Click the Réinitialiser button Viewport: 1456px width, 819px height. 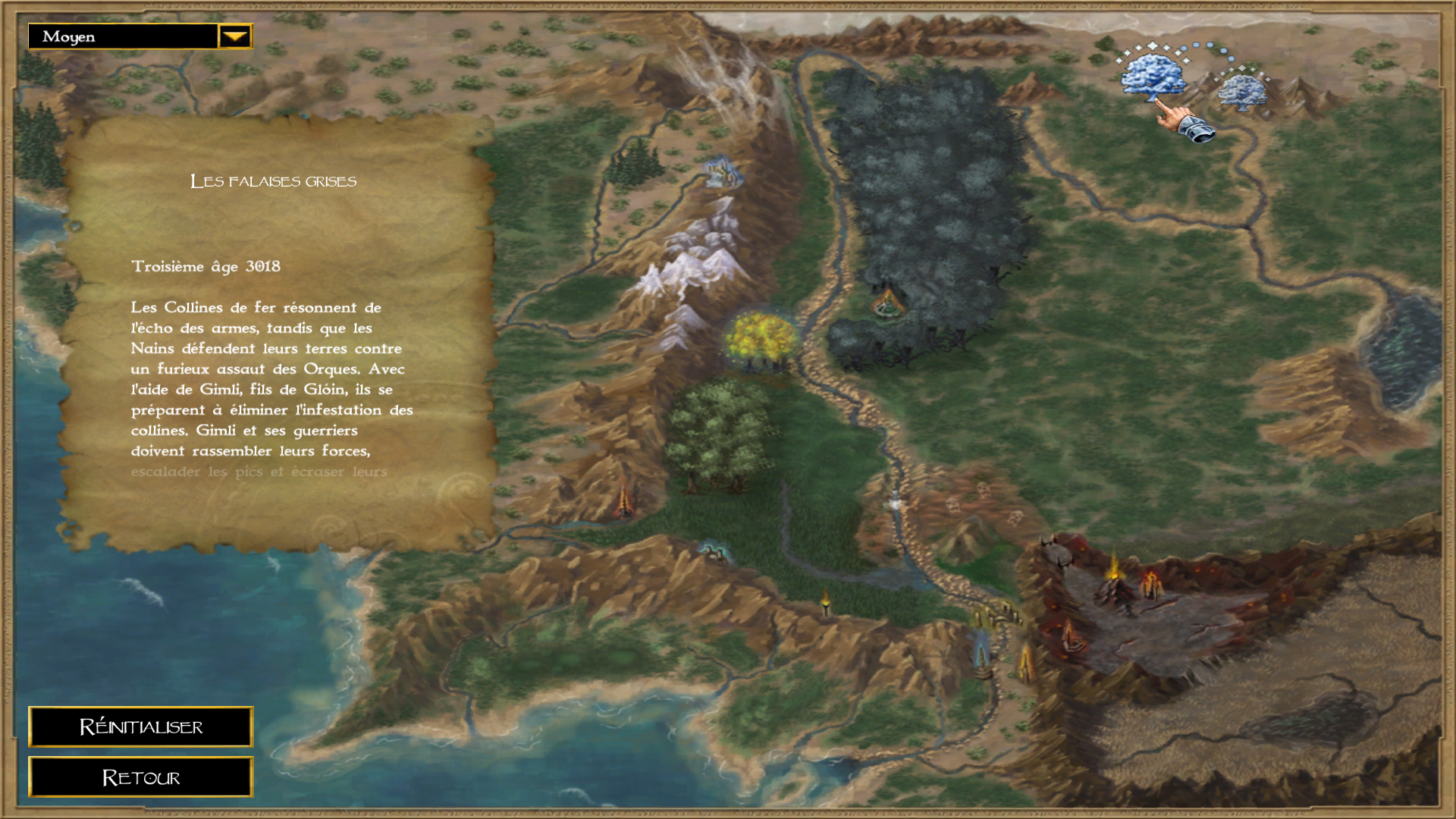coord(141,726)
